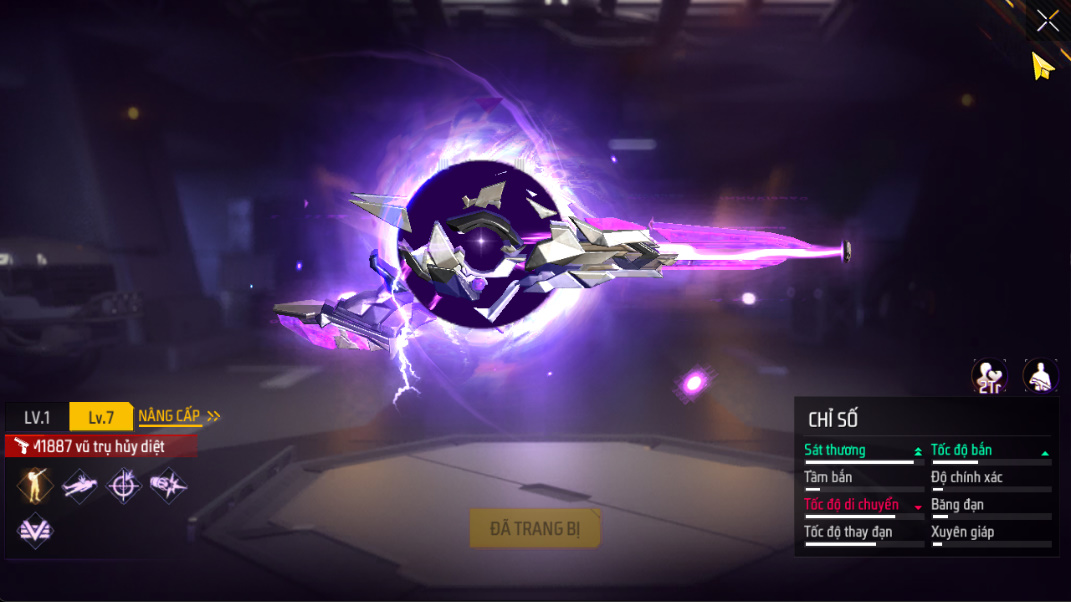Select the fist impact burst effect icon

167,485
